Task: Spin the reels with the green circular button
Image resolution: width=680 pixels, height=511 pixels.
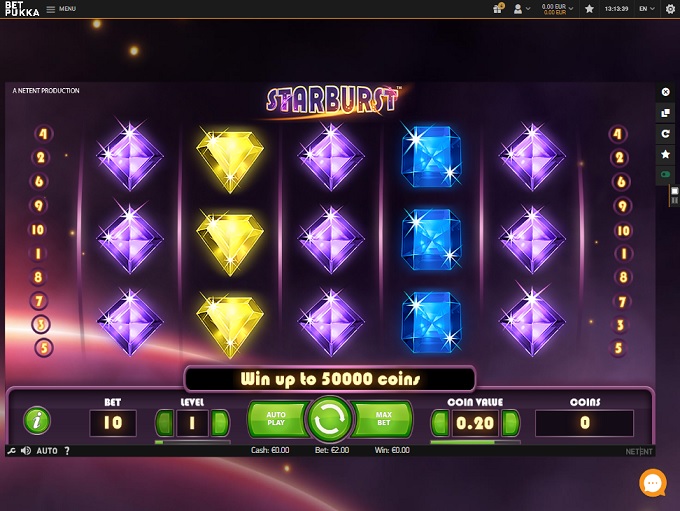Action: pyautogui.click(x=330, y=422)
